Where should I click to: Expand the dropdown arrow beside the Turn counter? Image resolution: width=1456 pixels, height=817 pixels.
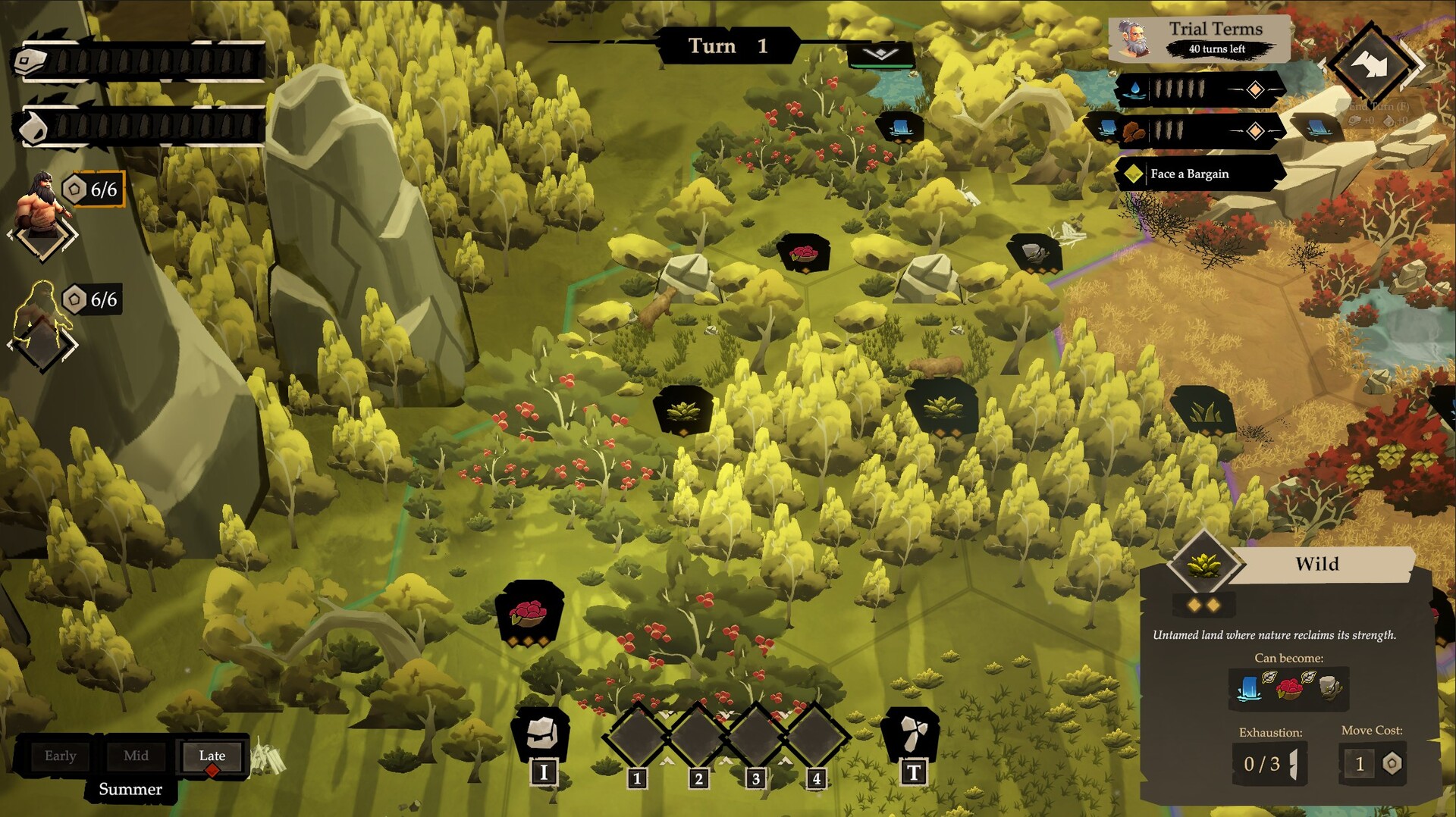(x=880, y=54)
